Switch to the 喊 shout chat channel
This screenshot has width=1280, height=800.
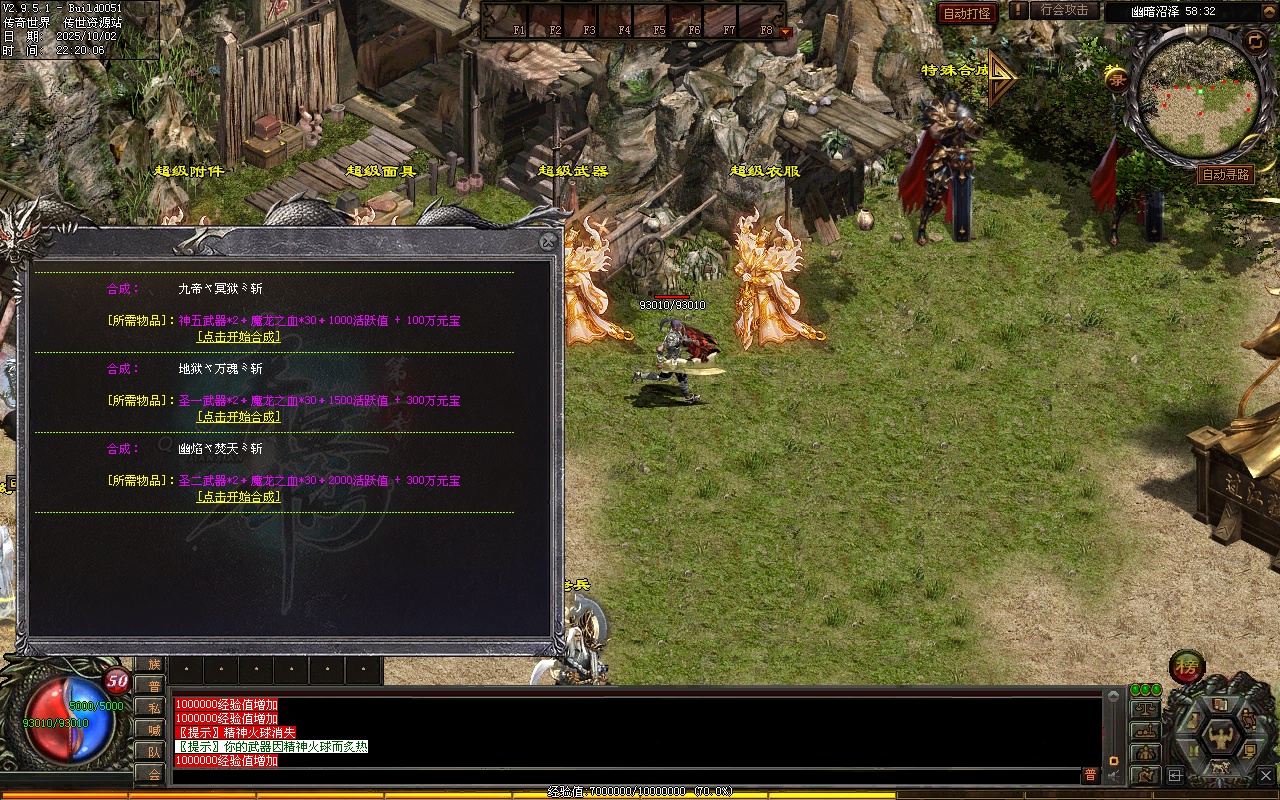coord(150,729)
